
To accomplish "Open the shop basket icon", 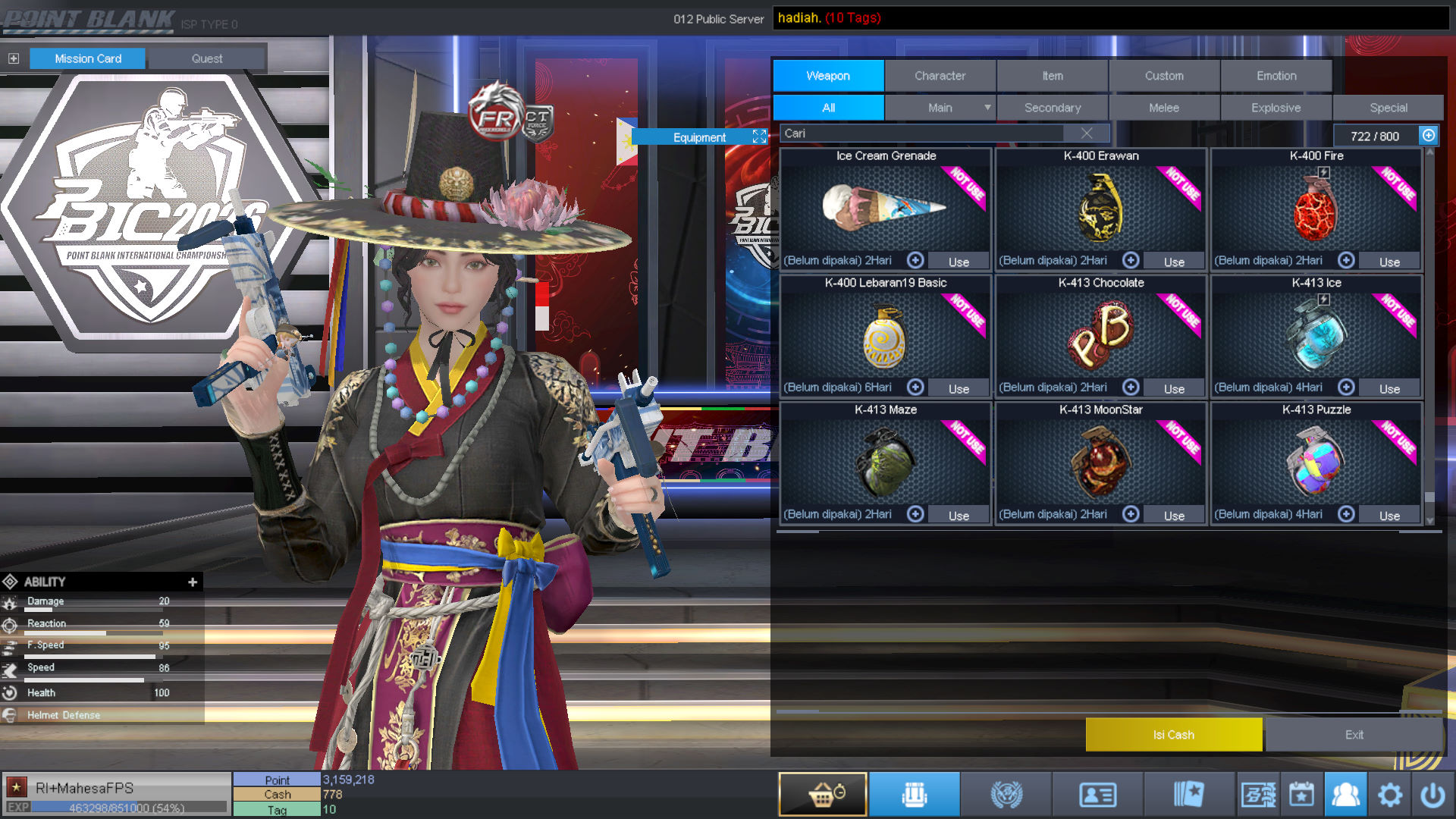I will point(823,794).
